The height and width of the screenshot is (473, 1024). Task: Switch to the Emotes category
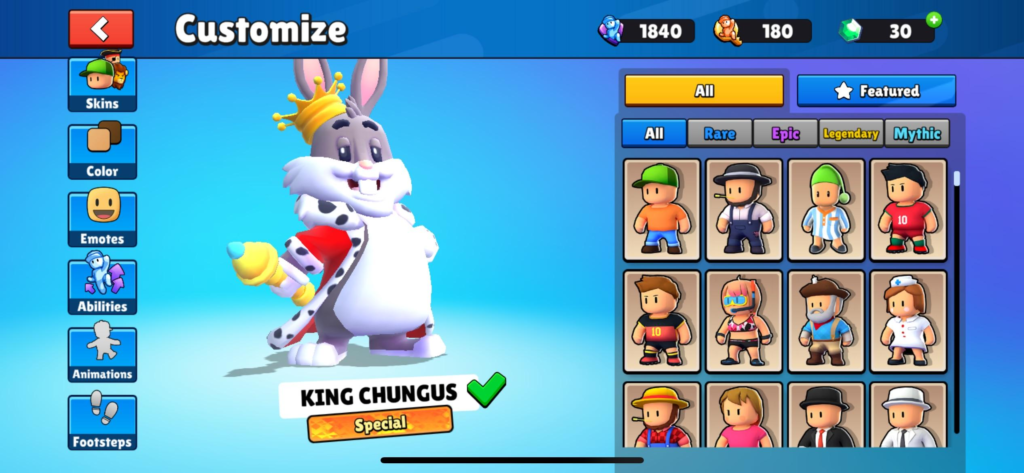click(102, 219)
